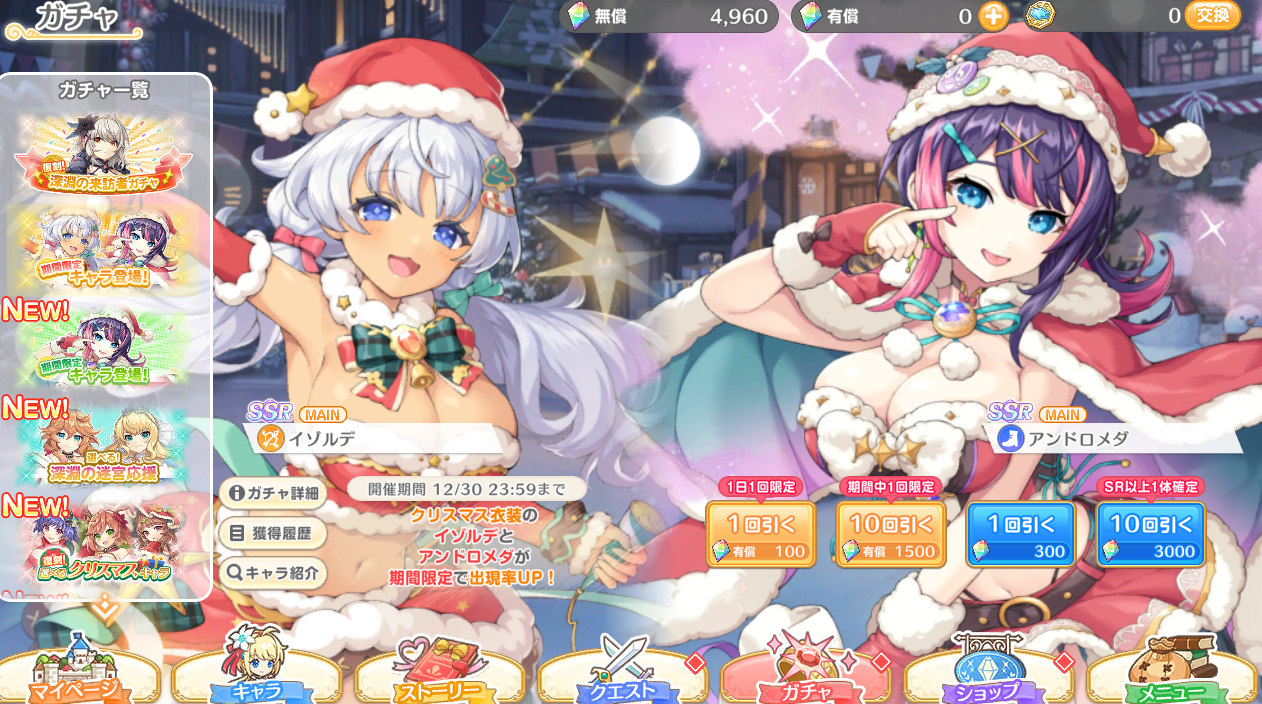Do a 10-pull for 3000 gems
The width and height of the screenshot is (1262, 704).
pyautogui.click(x=1150, y=534)
